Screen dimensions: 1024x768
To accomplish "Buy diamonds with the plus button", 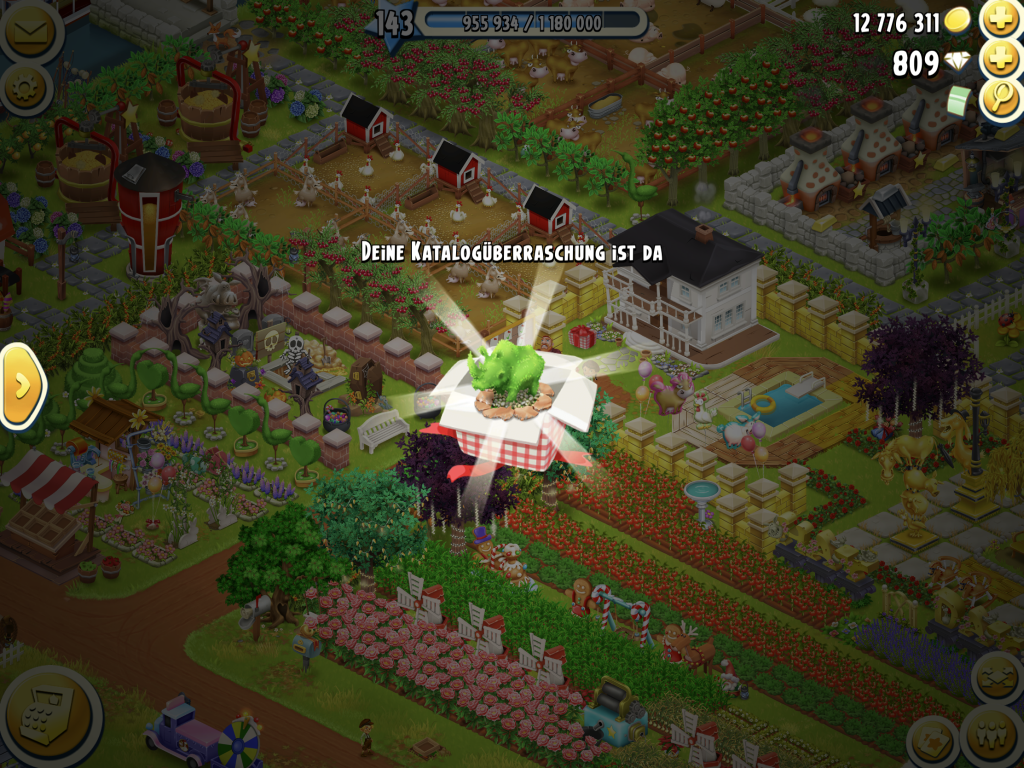I will click(x=999, y=60).
